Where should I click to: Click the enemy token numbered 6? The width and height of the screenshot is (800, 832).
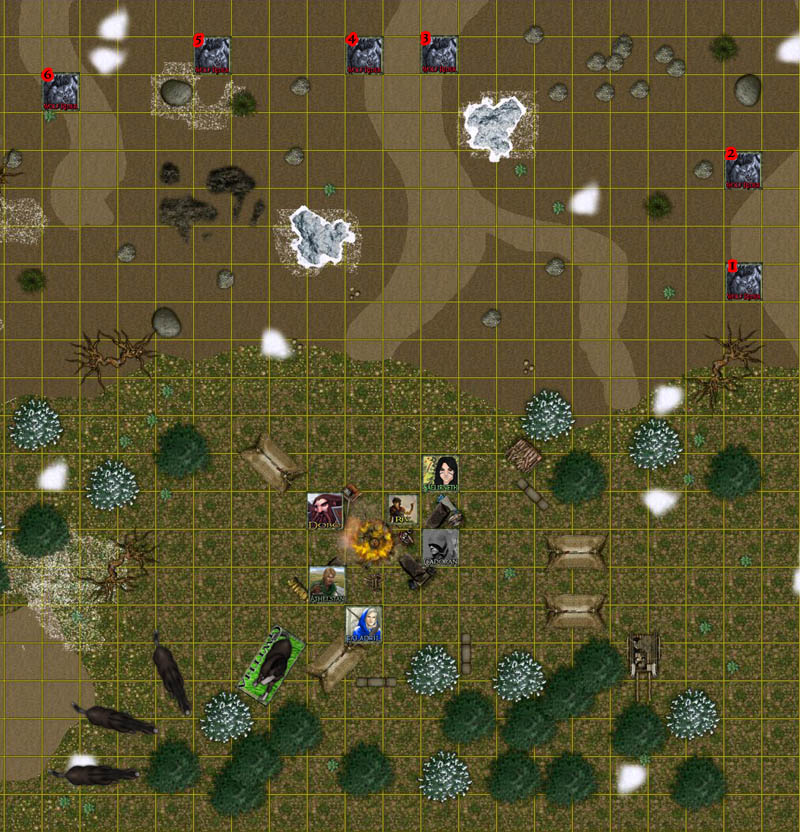point(61,90)
